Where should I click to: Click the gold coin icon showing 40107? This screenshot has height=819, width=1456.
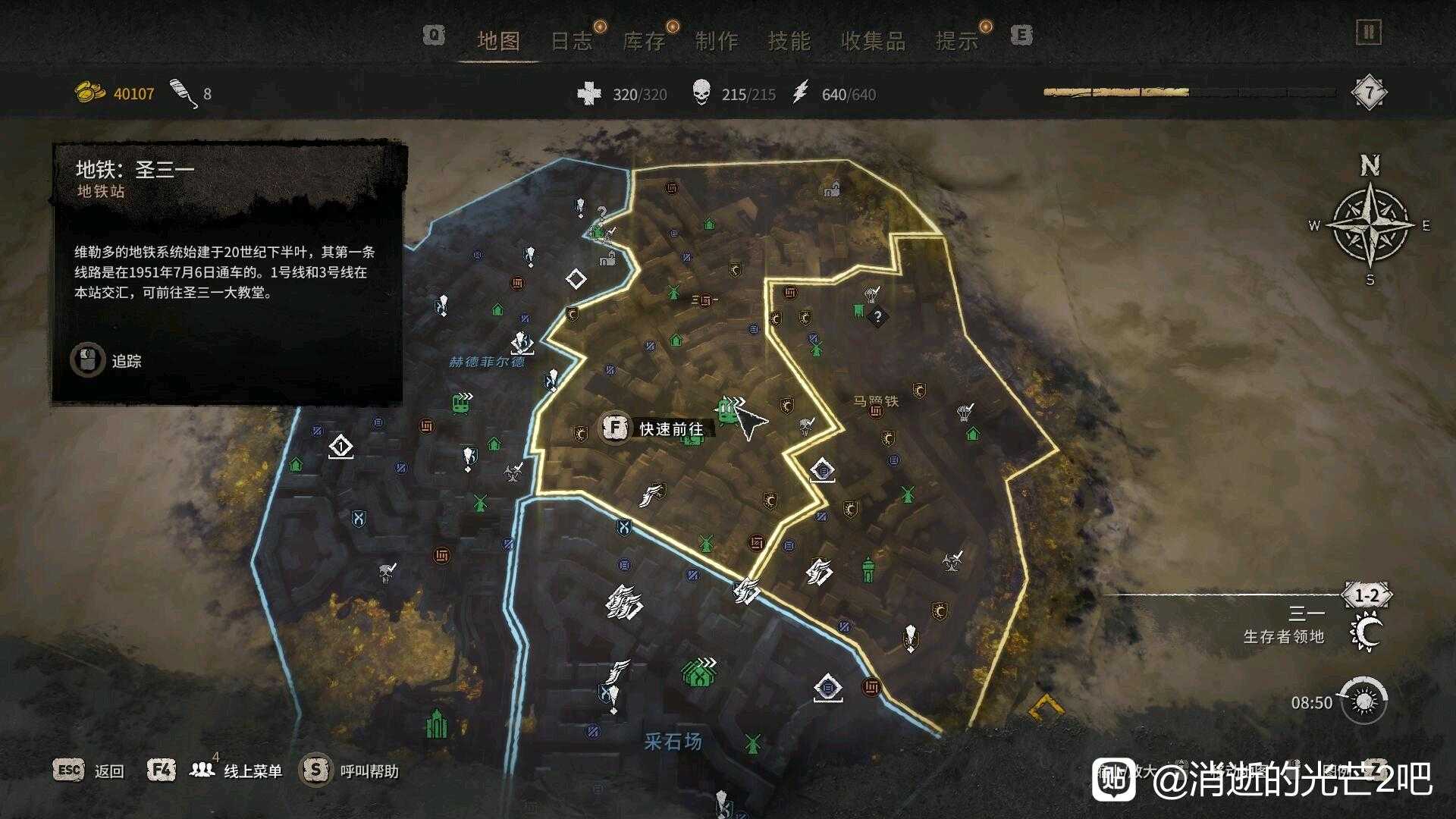88,93
